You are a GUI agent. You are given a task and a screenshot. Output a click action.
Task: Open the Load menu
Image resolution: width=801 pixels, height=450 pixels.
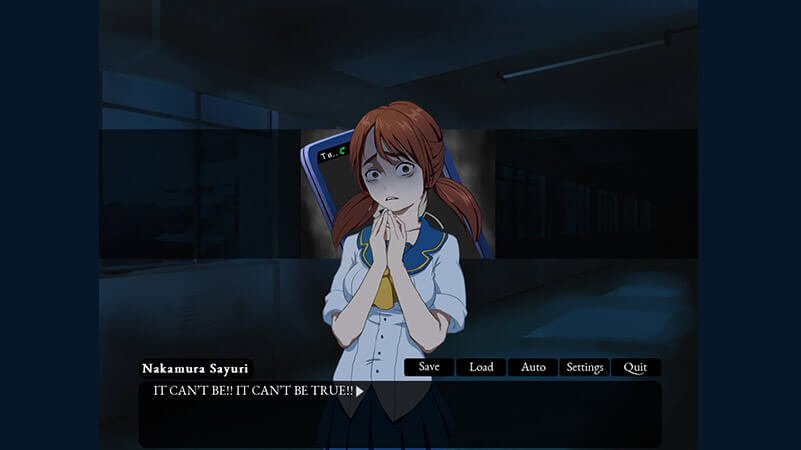point(481,367)
